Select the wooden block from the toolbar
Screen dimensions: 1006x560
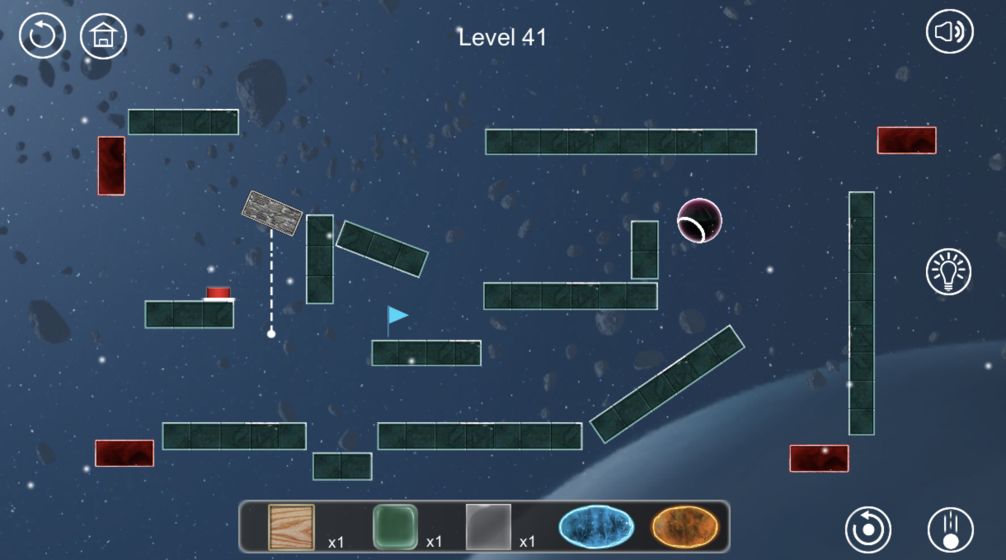[x=291, y=526]
